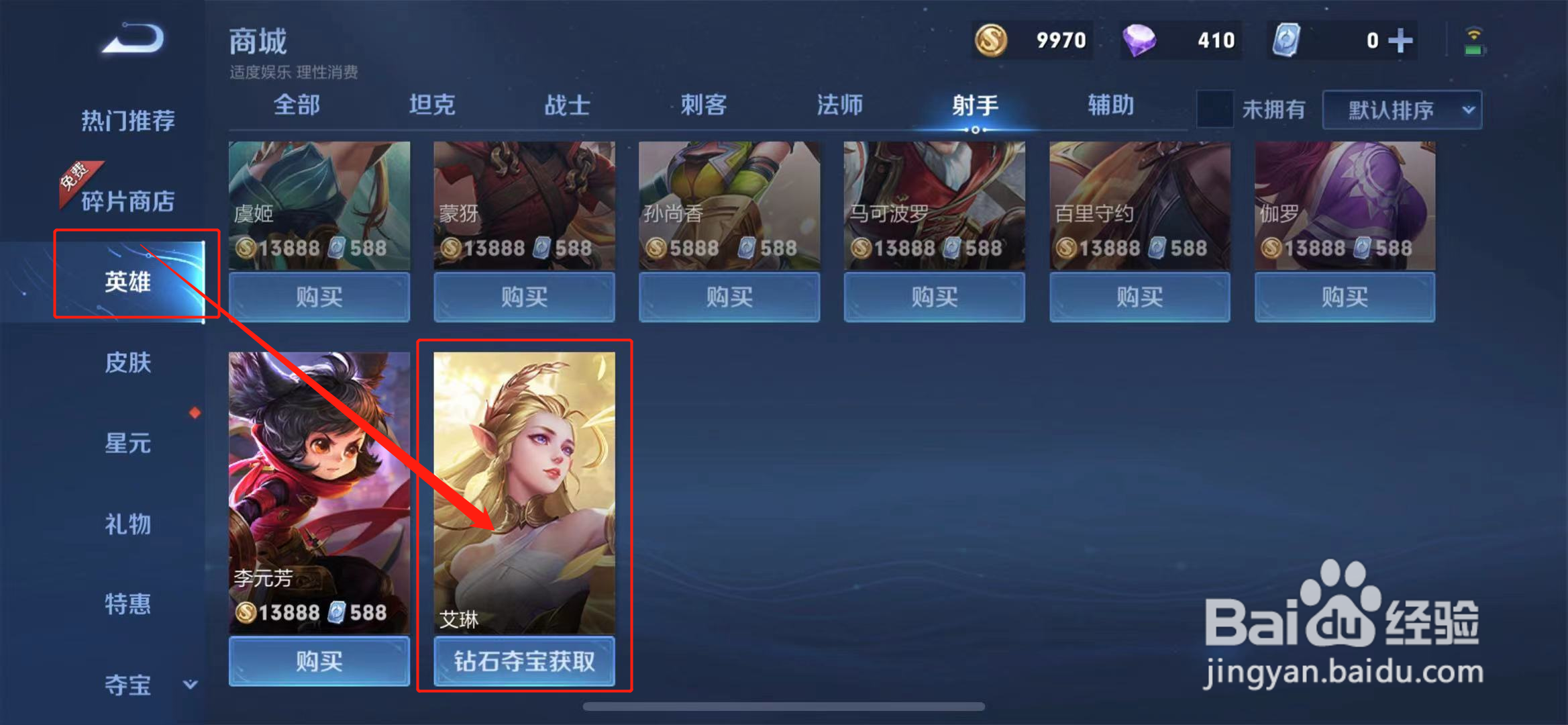Viewport: 1568px width, 725px height.
Task: Click the coin icon on 李元芳's price tag
Action: [x=247, y=612]
